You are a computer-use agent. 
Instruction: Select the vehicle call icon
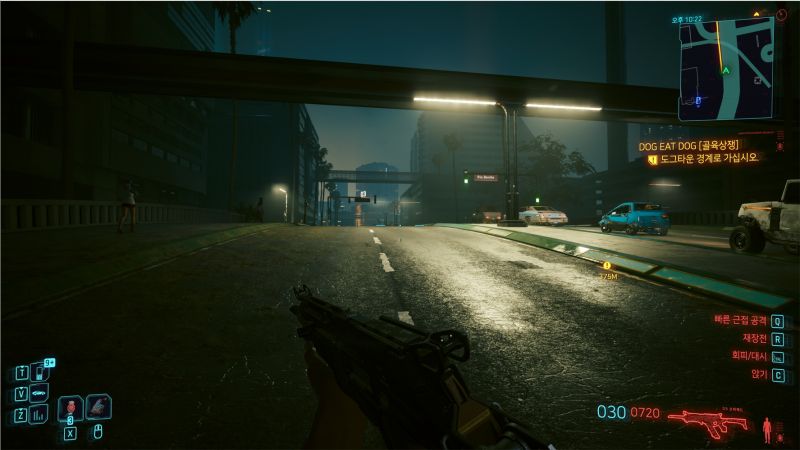coord(40,393)
